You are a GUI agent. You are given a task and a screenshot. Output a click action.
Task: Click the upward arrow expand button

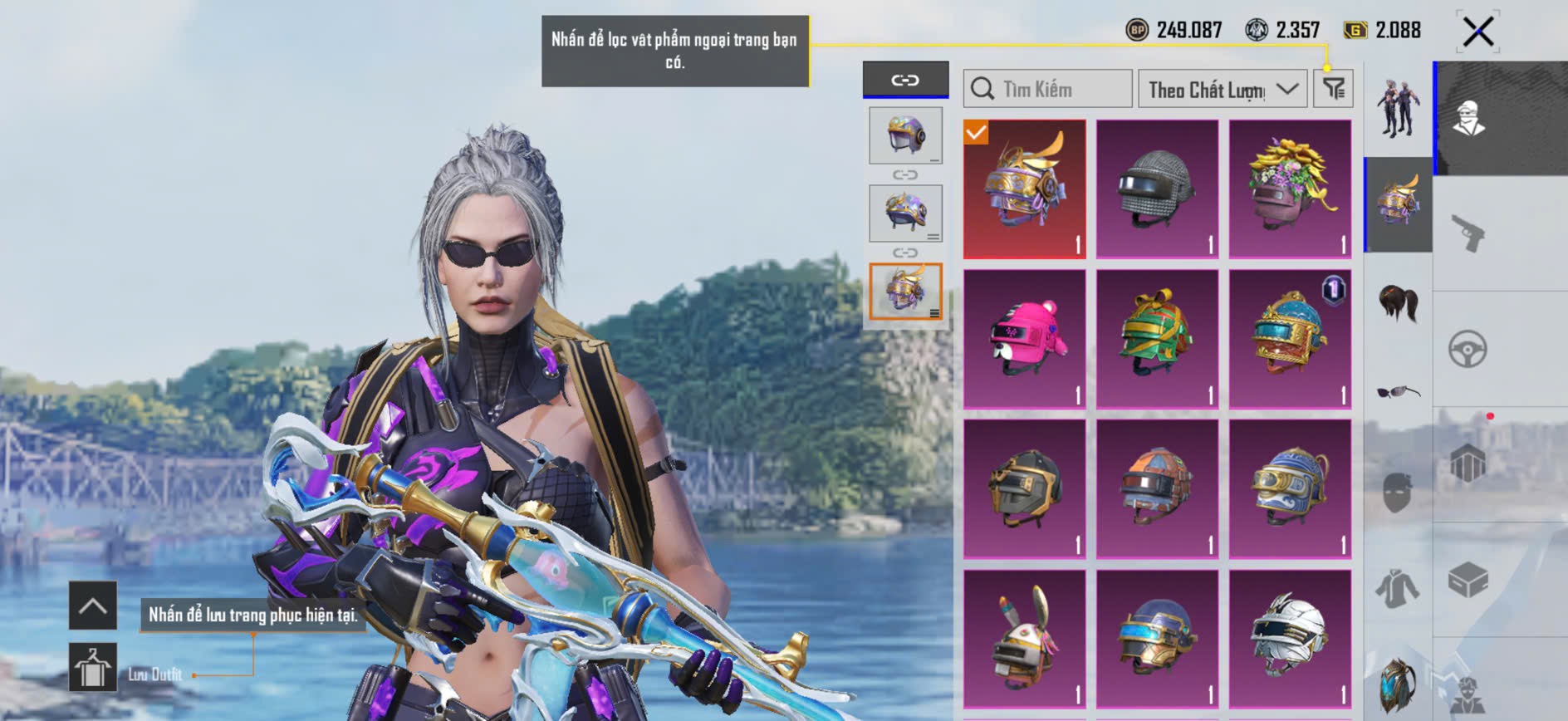[92, 606]
